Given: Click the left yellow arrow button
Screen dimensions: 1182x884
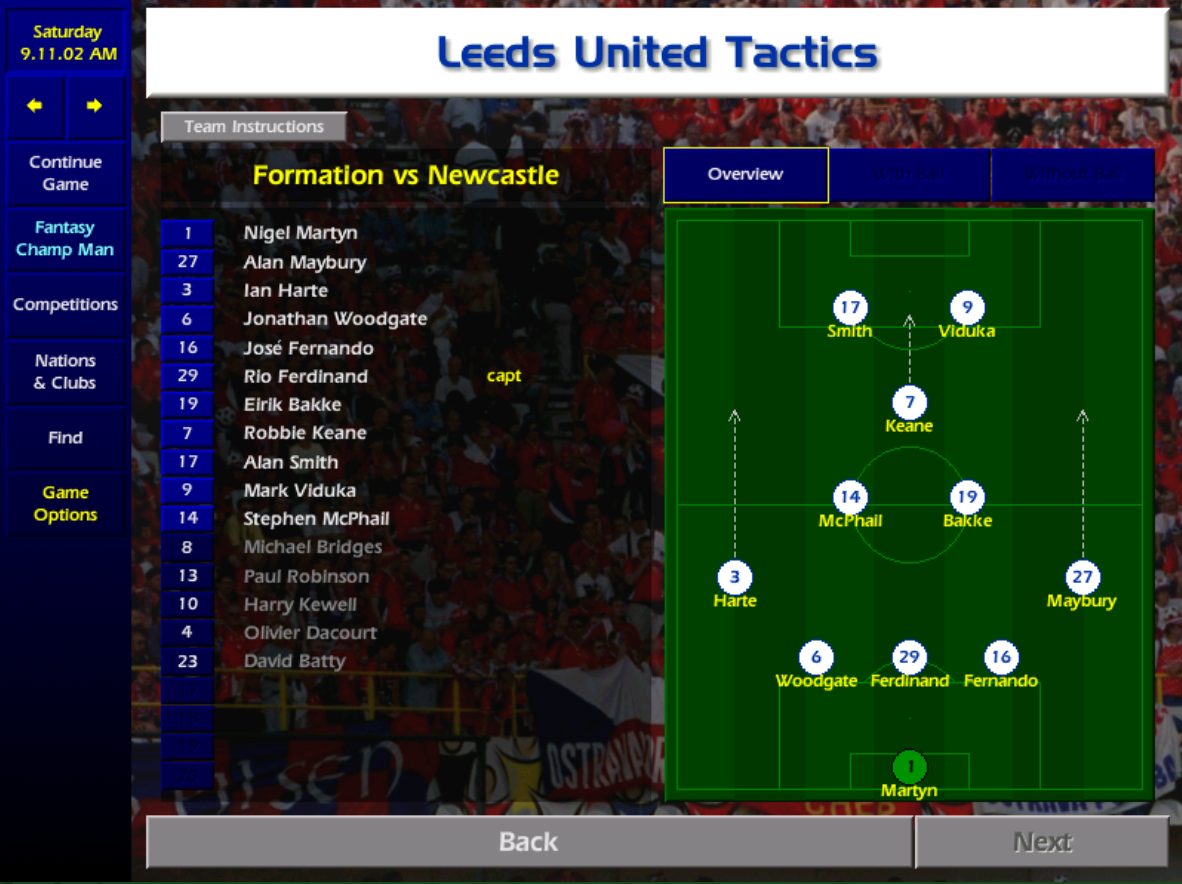Looking at the screenshot, I should pos(35,106).
